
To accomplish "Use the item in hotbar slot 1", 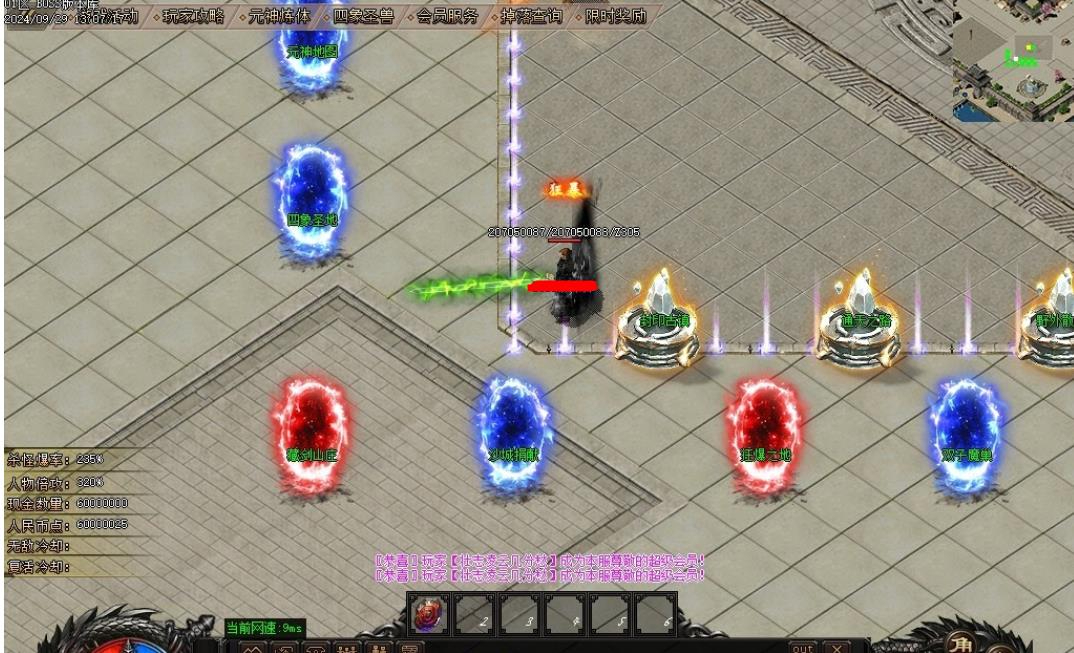I will click(x=430, y=614).
